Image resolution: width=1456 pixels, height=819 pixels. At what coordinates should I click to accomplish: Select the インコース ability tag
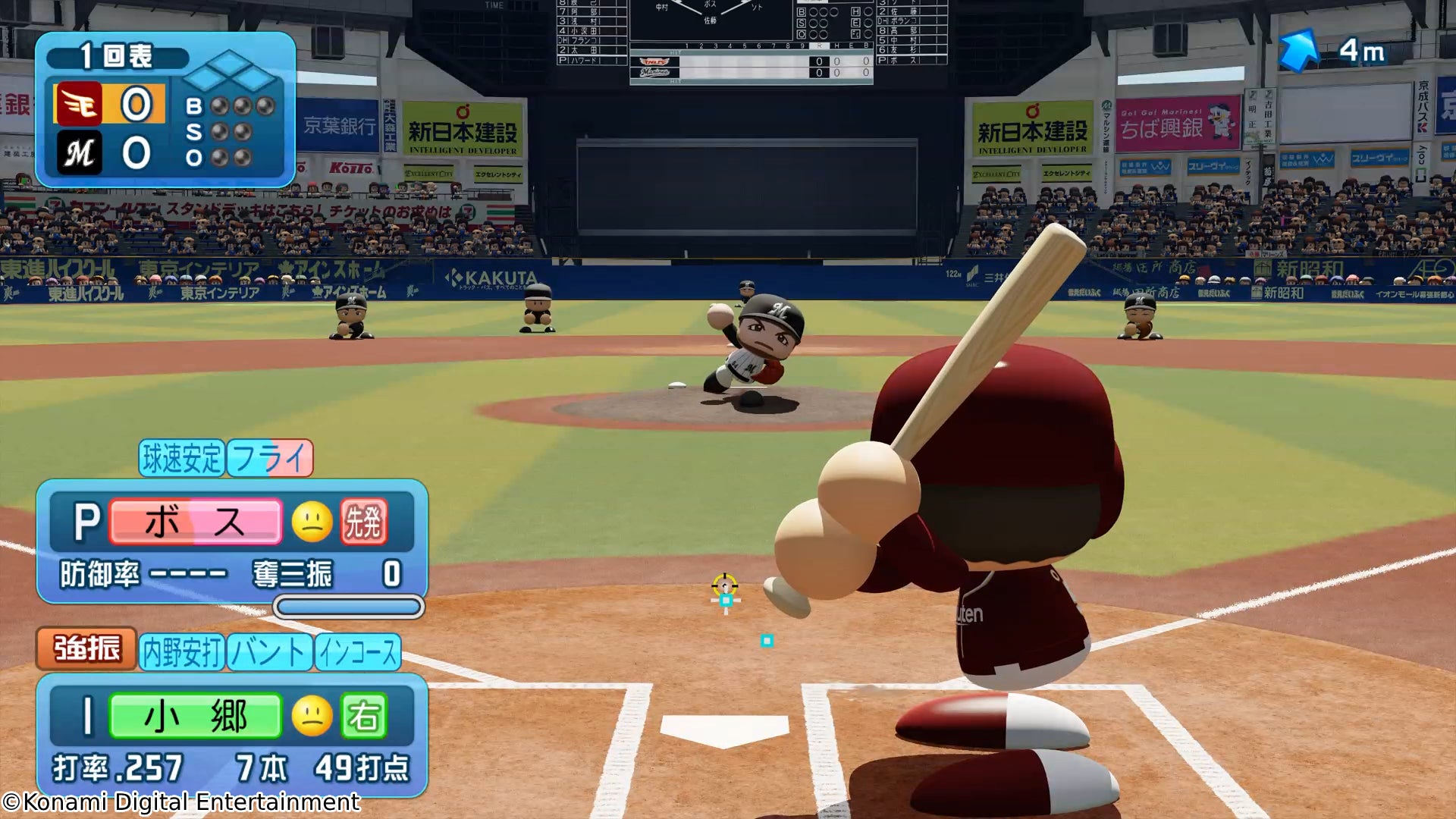(358, 652)
